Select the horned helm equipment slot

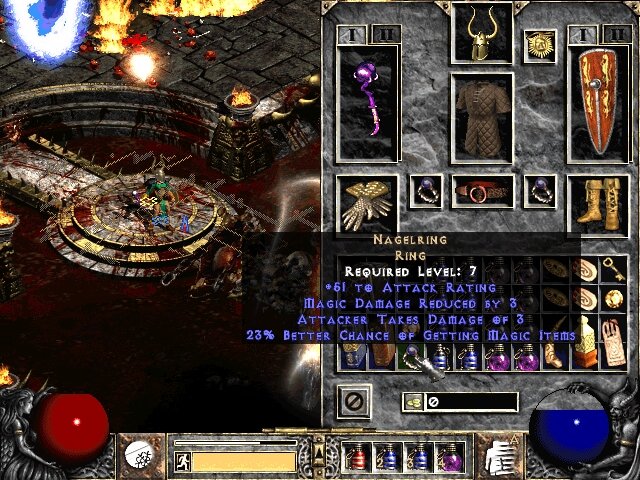(x=483, y=34)
